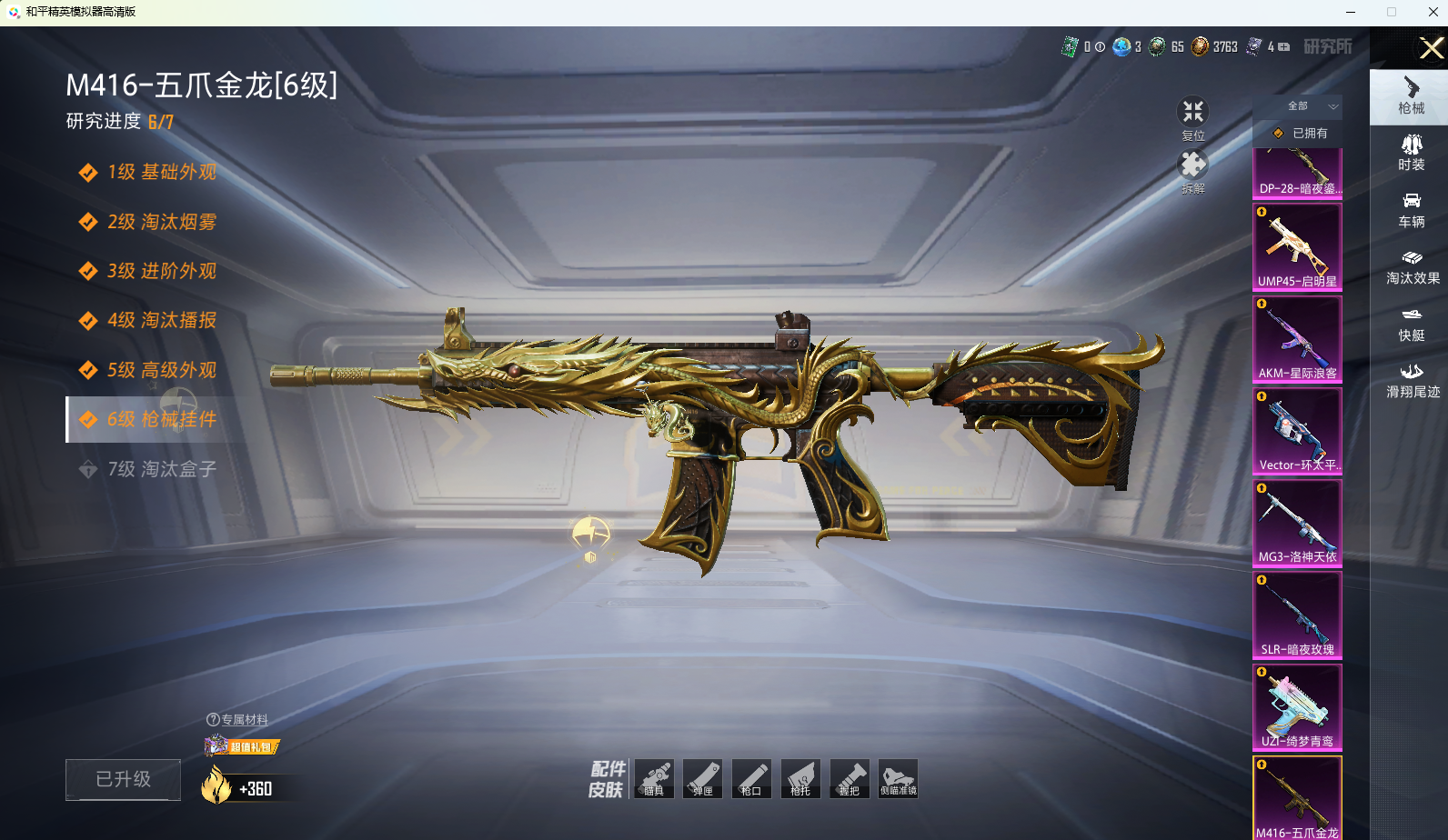Click the 拆解 disassemble button
The width and height of the screenshot is (1448, 840).
pos(1192,172)
